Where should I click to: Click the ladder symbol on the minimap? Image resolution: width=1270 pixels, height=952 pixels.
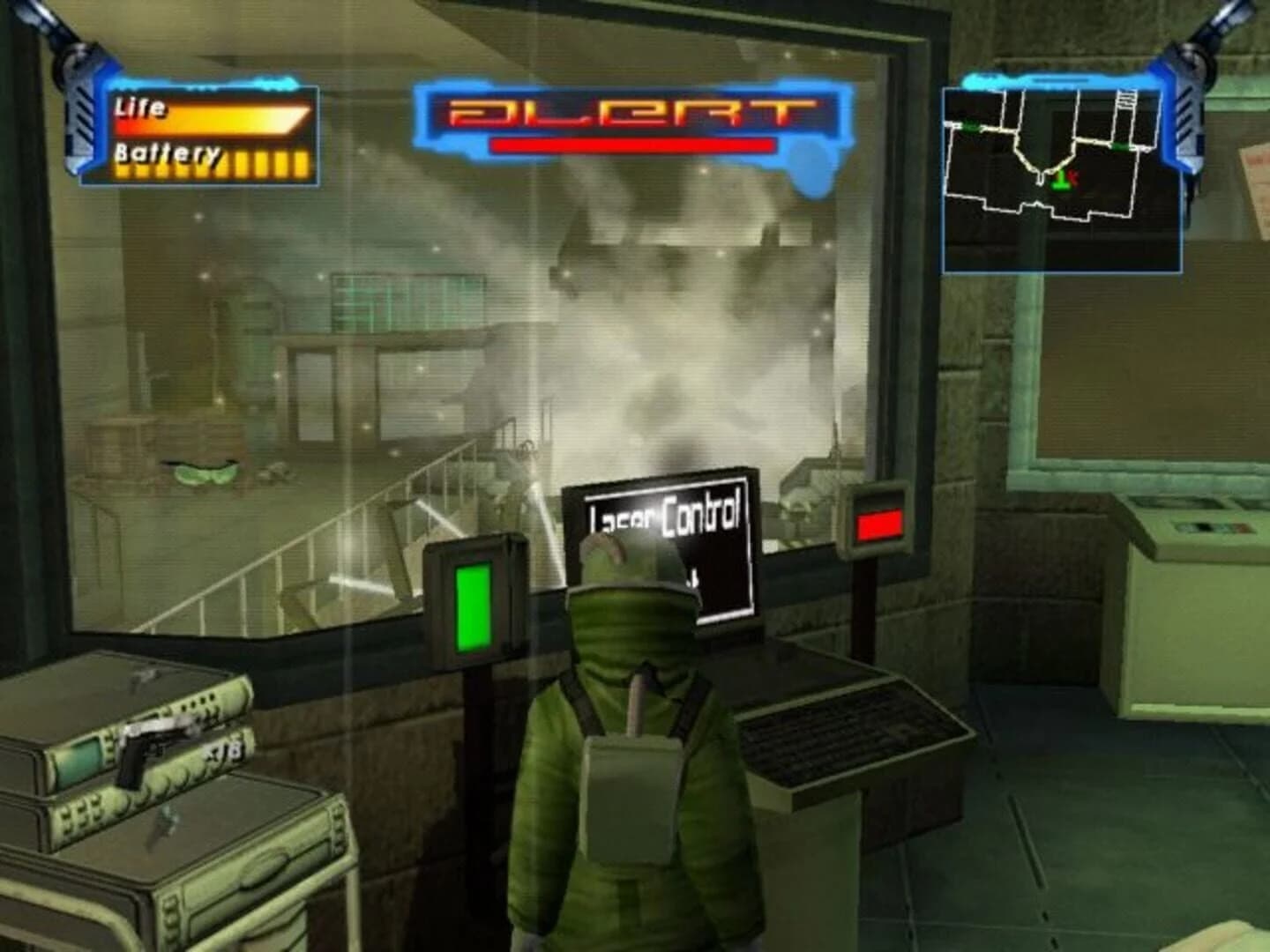point(1125,100)
